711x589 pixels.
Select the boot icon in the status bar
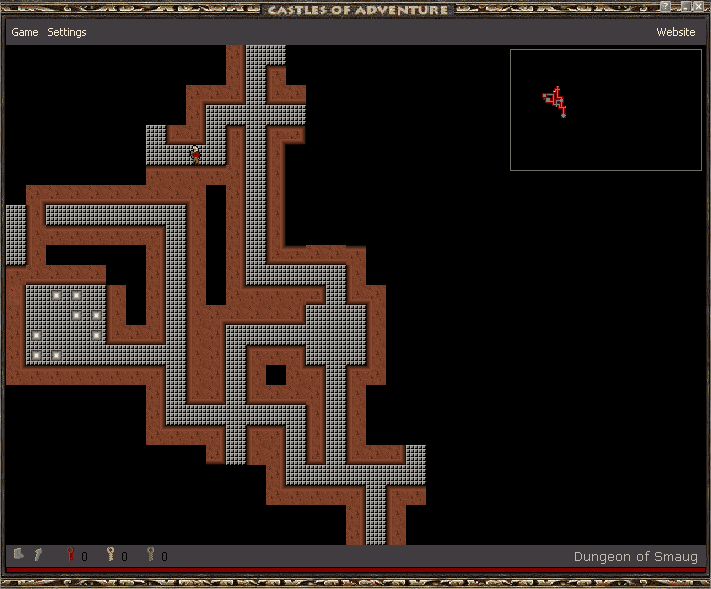point(19,554)
